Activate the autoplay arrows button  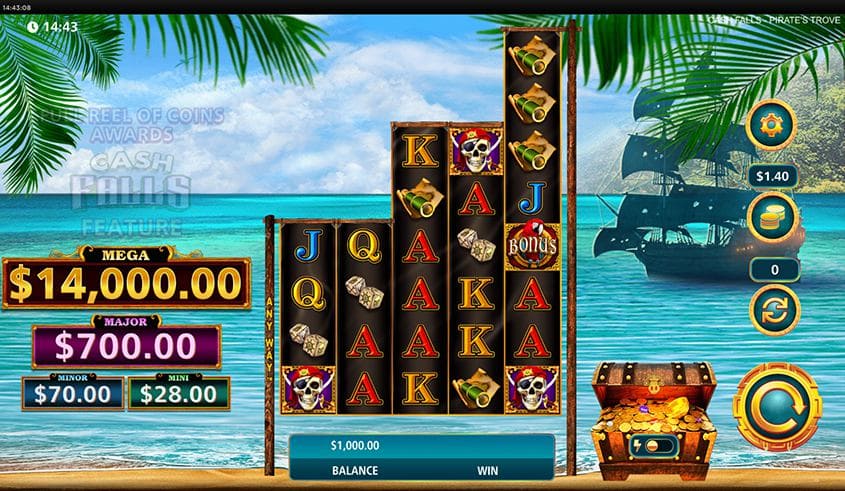click(774, 309)
